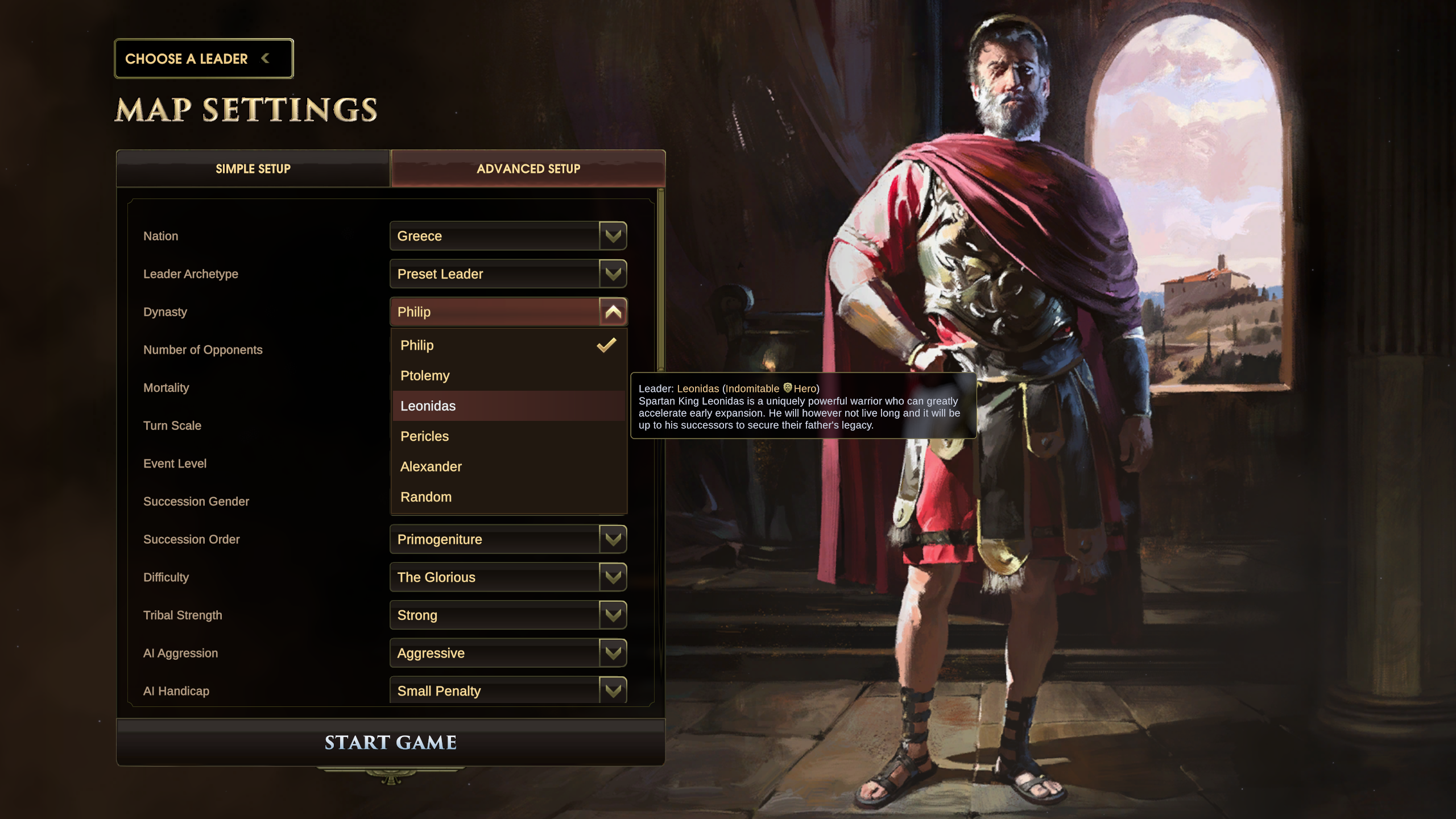Collapse the open Dynasty dropdown
The width and height of the screenshot is (1456, 819).
(x=613, y=312)
